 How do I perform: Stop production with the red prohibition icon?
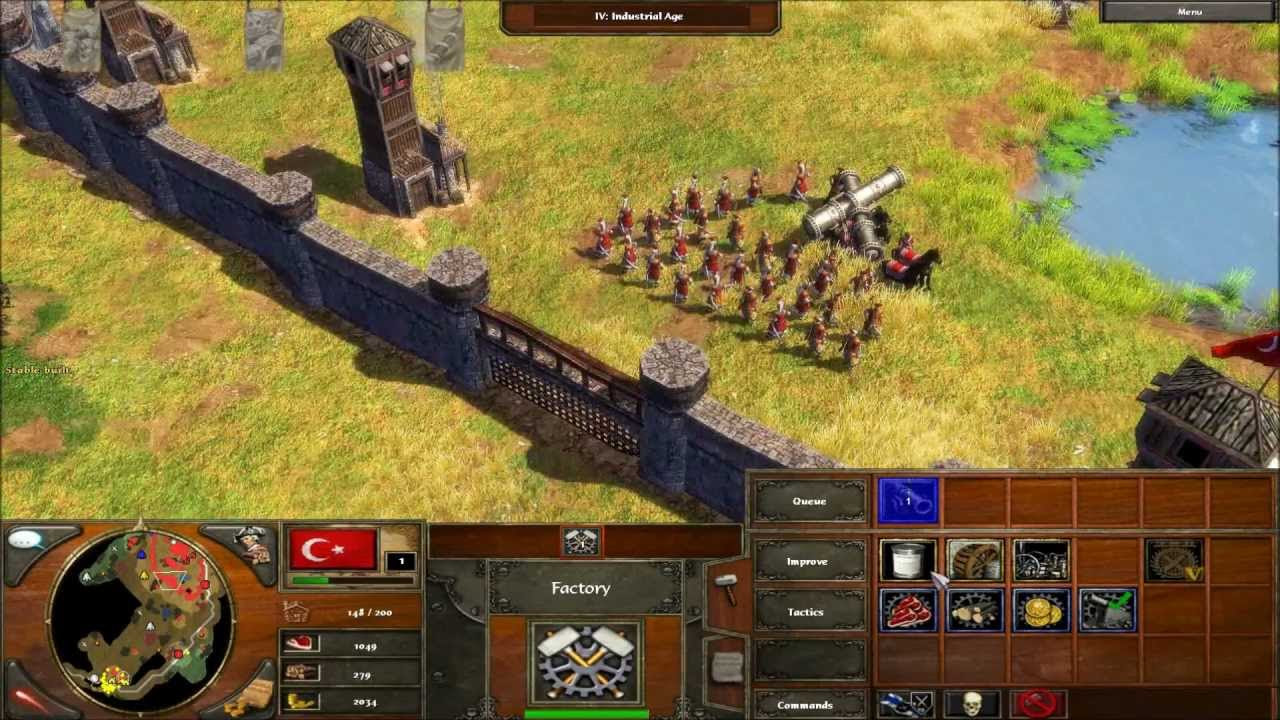point(1038,703)
